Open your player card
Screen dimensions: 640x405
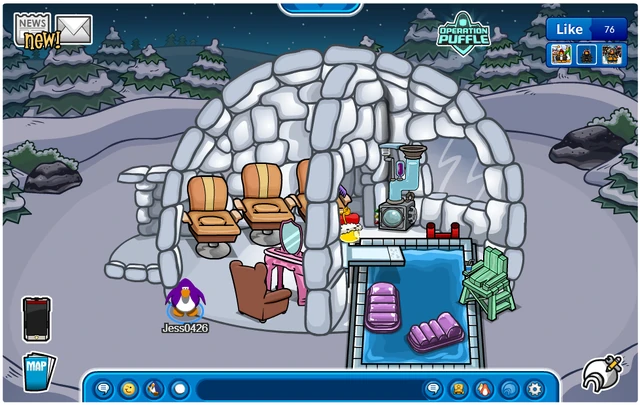(x=459, y=388)
